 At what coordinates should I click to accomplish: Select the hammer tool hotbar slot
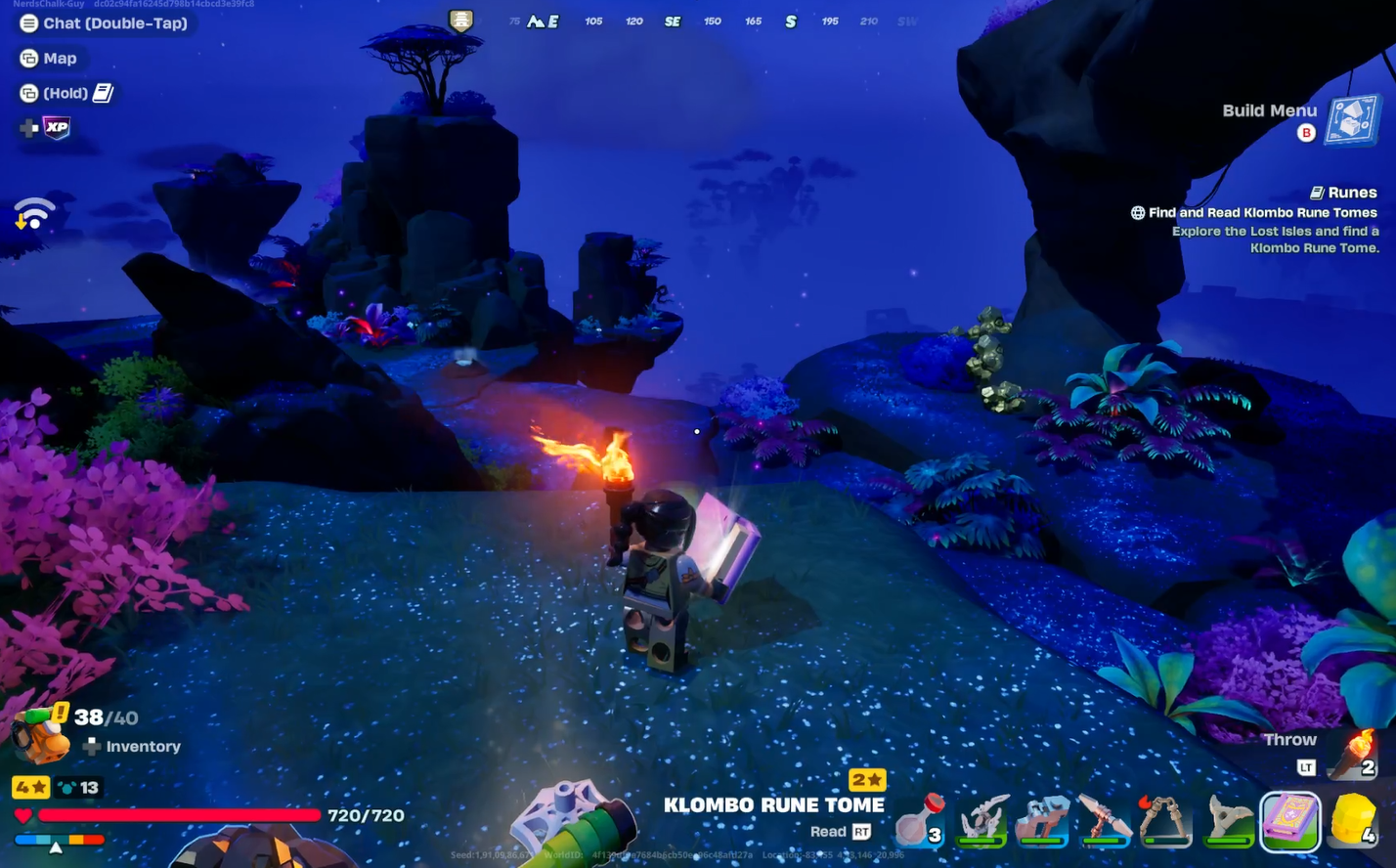click(1041, 821)
